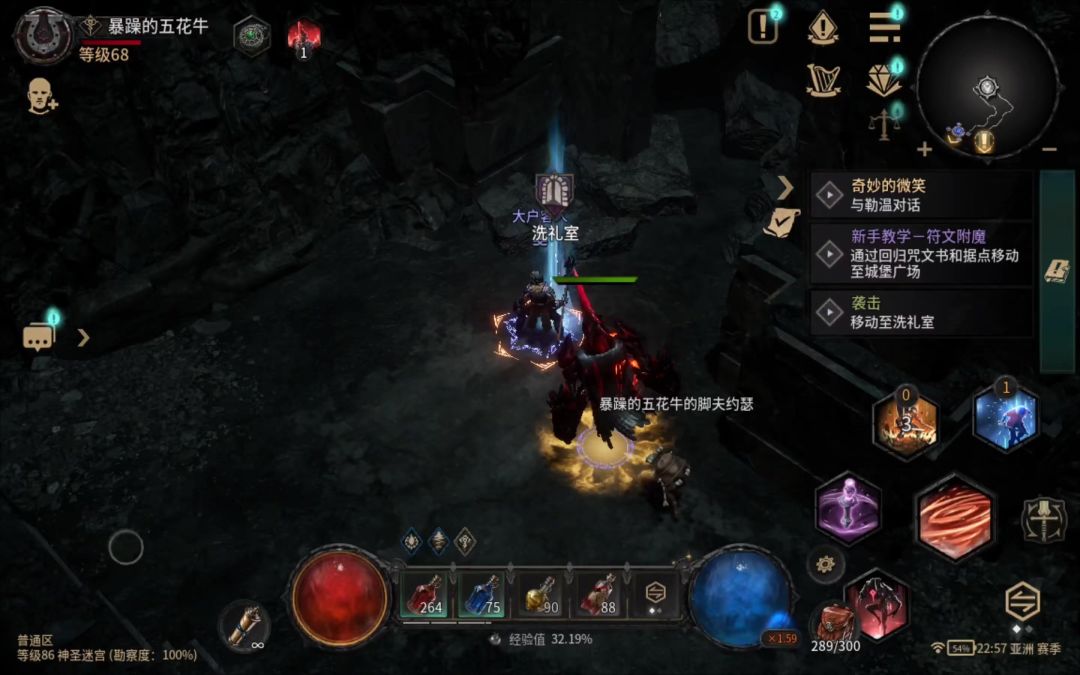The height and width of the screenshot is (675, 1080).
Task: Open the three-line main menu icon
Action: (x=884, y=27)
